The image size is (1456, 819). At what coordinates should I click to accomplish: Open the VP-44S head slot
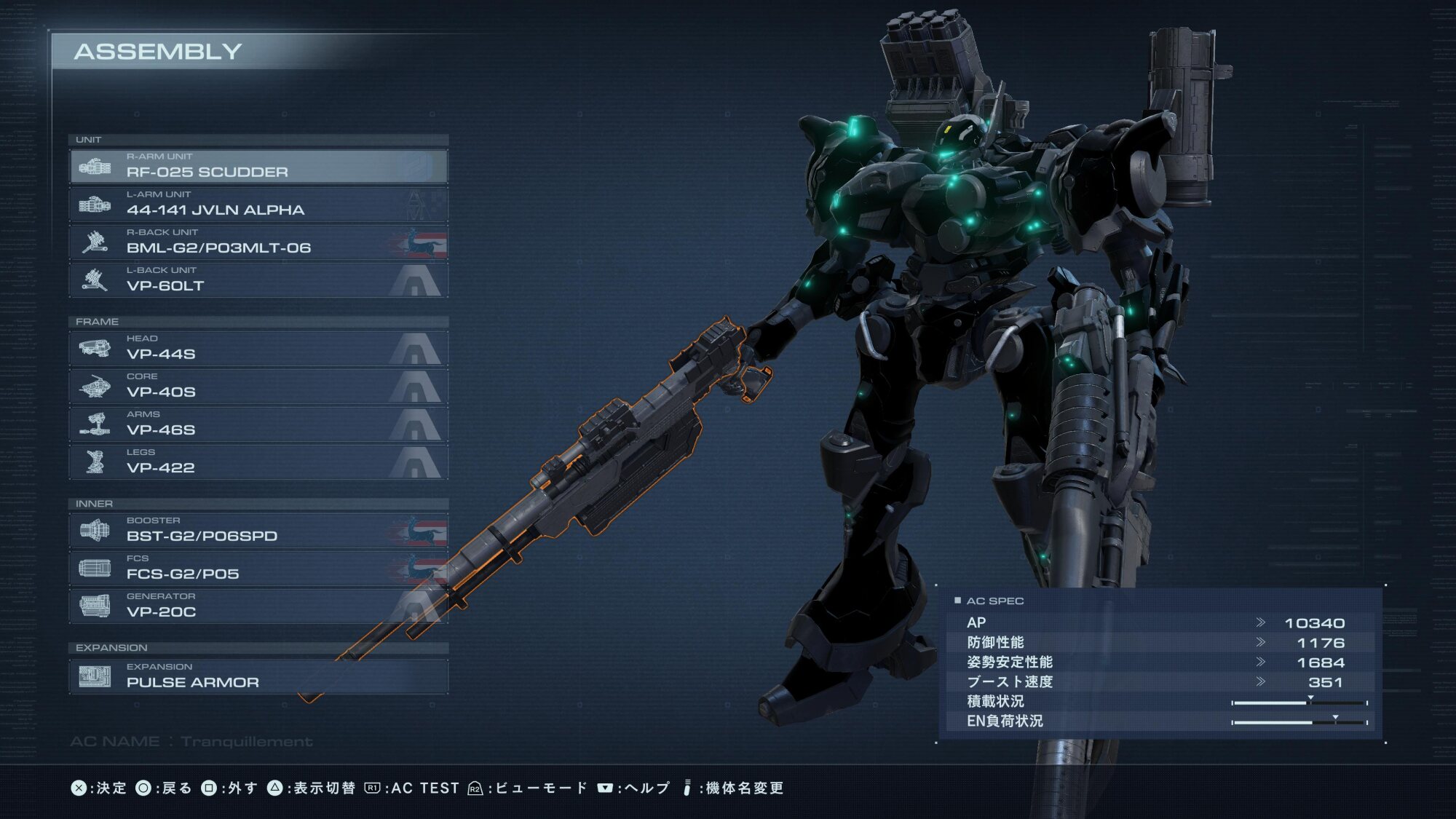click(258, 349)
